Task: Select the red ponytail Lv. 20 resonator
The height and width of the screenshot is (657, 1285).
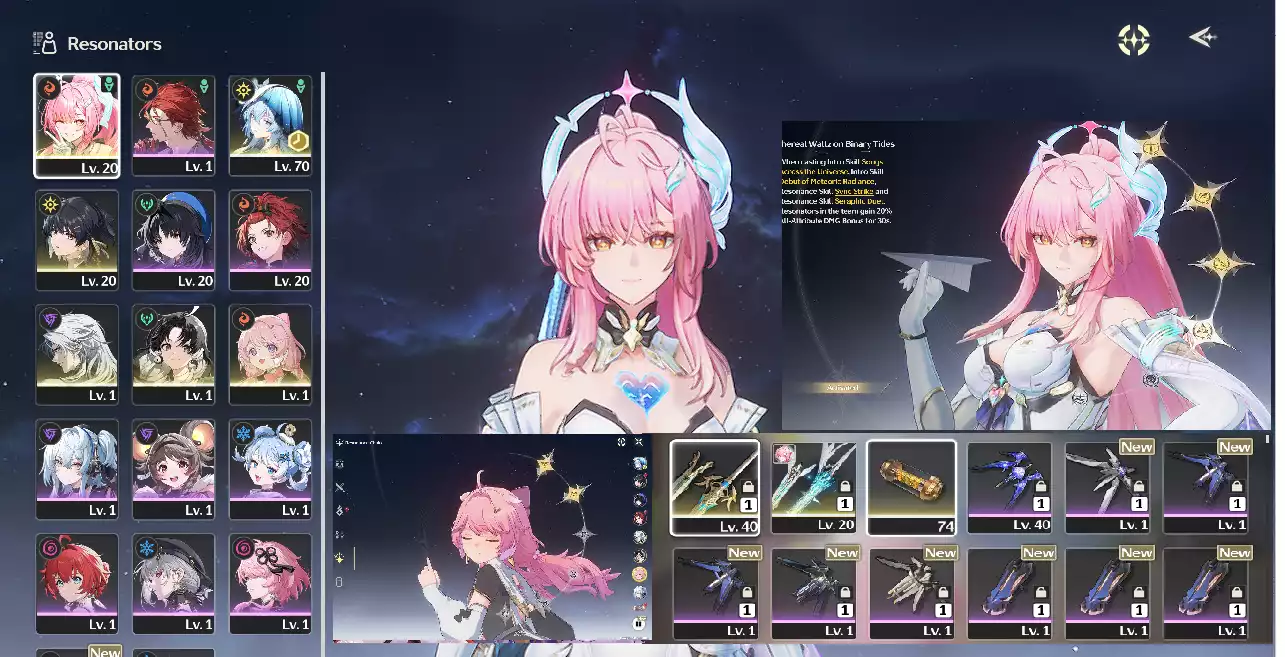Action: [x=270, y=240]
